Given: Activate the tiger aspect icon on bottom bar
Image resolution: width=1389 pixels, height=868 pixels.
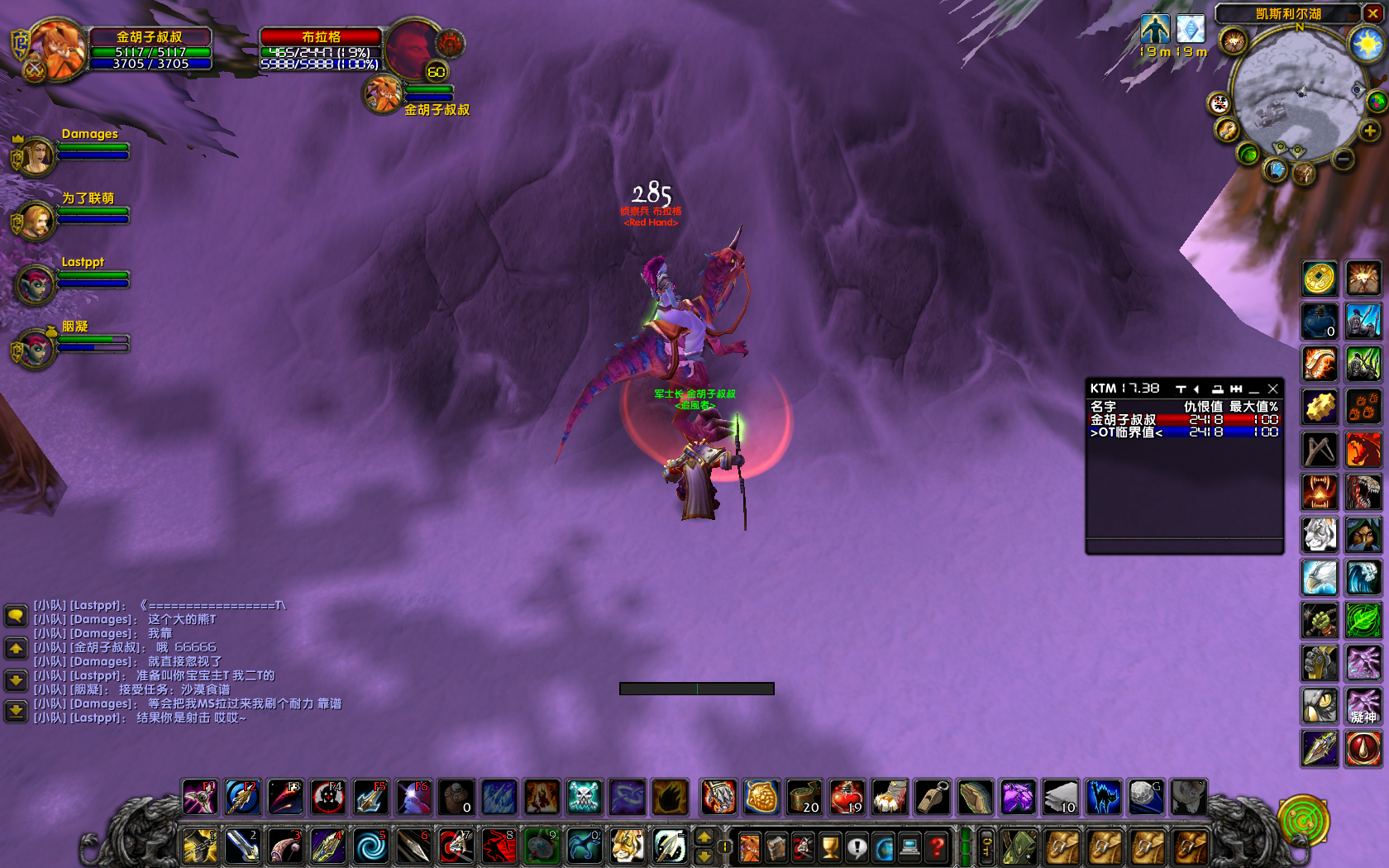Looking at the screenshot, I should [x=628, y=847].
